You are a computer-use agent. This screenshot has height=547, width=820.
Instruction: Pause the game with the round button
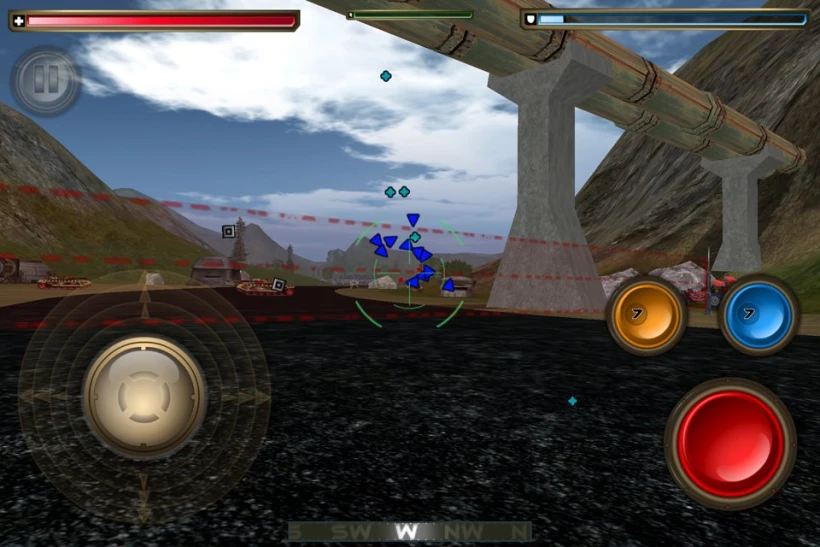coord(46,81)
